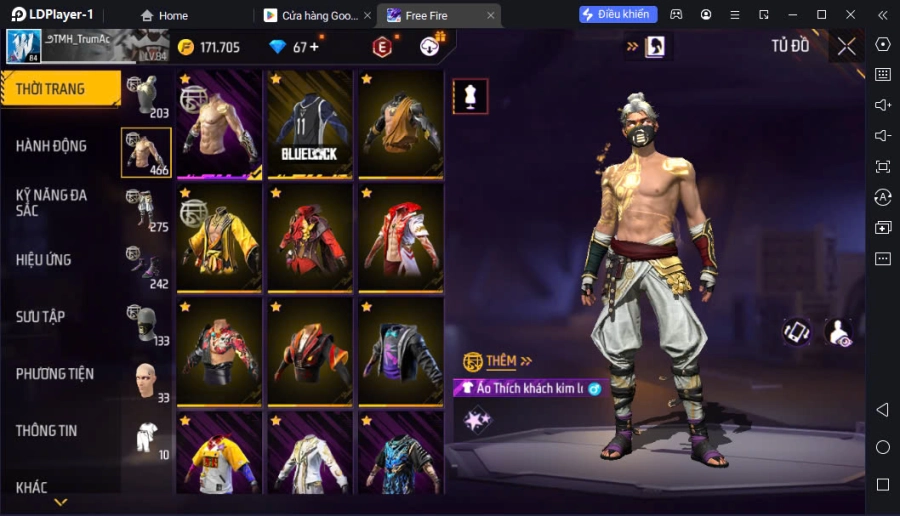Select the shirtless top subcategory with 466 items
The height and width of the screenshot is (516, 900).
(146, 153)
